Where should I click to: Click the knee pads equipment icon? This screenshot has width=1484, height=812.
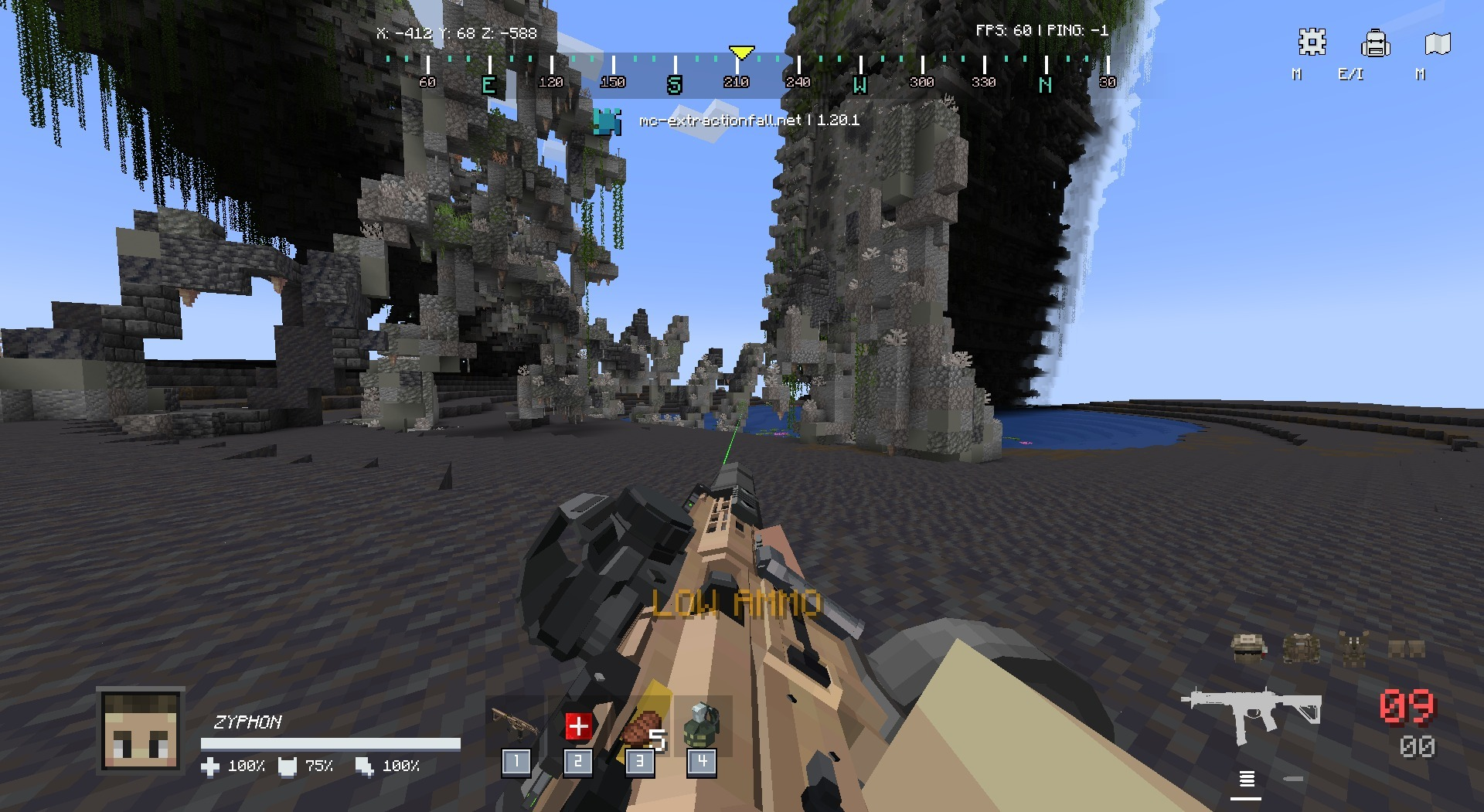[x=1406, y=647]
